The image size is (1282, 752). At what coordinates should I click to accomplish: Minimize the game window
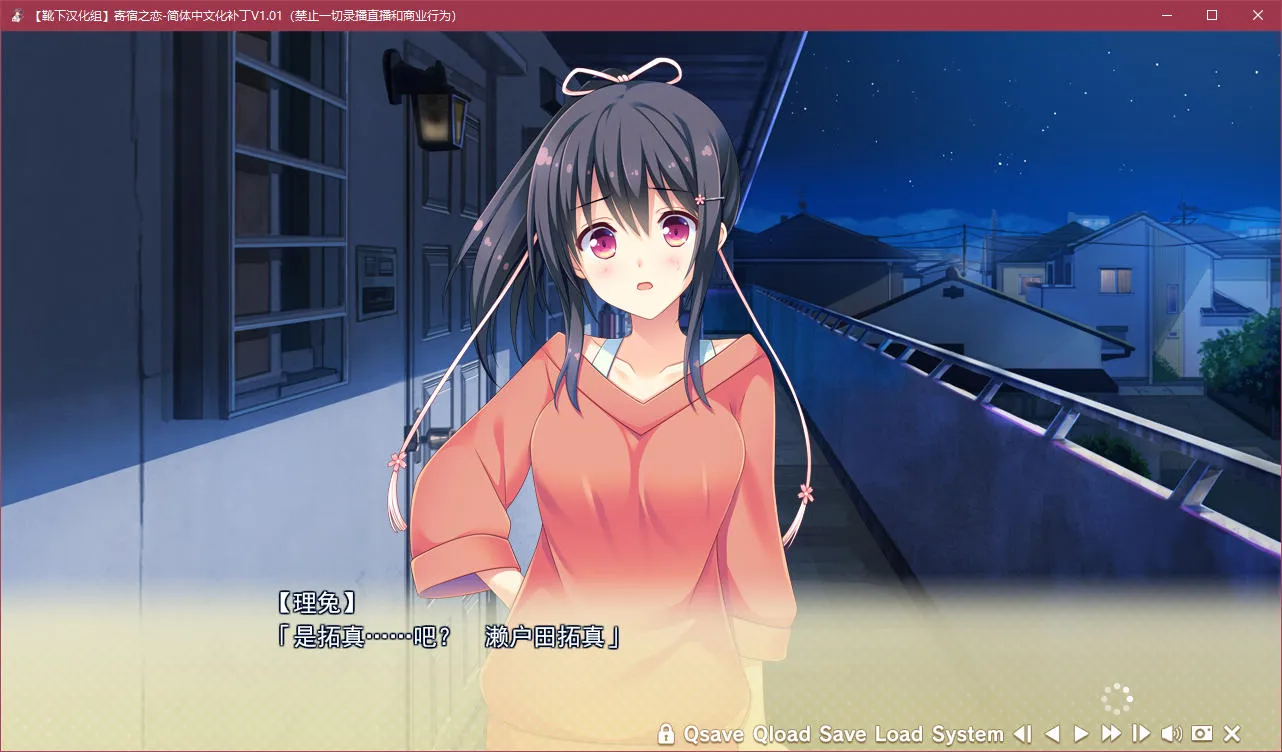pyautogui.click(x=1166, y=15)
